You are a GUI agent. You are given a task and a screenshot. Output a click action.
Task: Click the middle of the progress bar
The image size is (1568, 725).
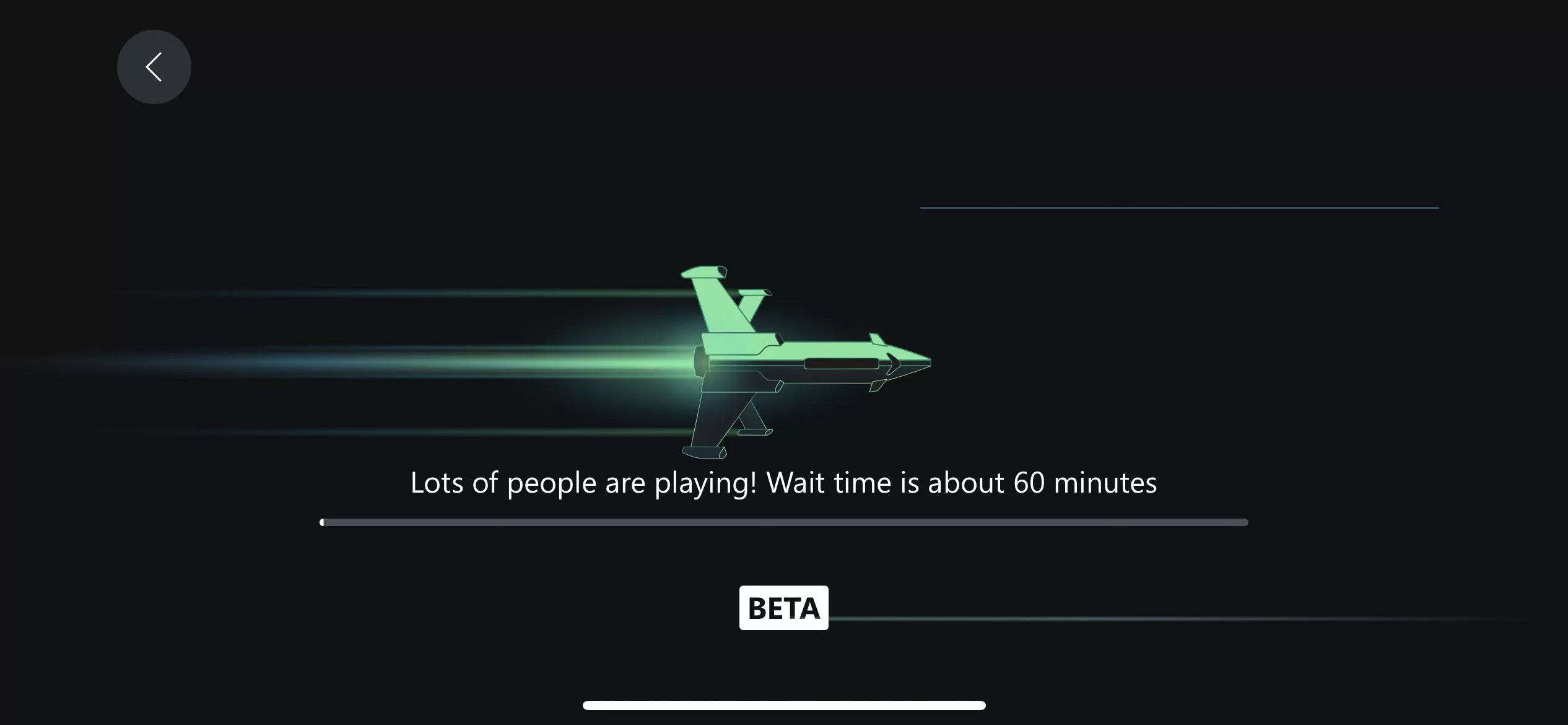[x=783, y=522]
